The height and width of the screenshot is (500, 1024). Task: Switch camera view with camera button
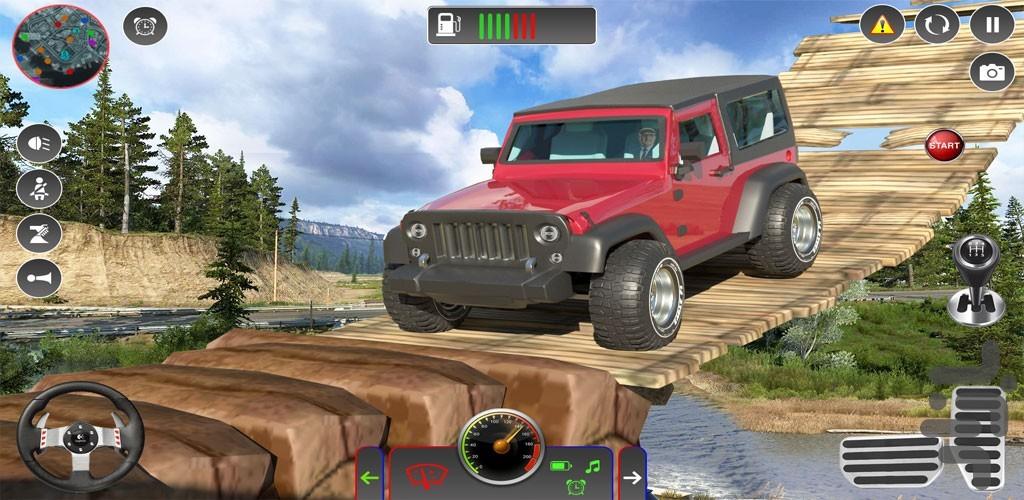[992, 72]
